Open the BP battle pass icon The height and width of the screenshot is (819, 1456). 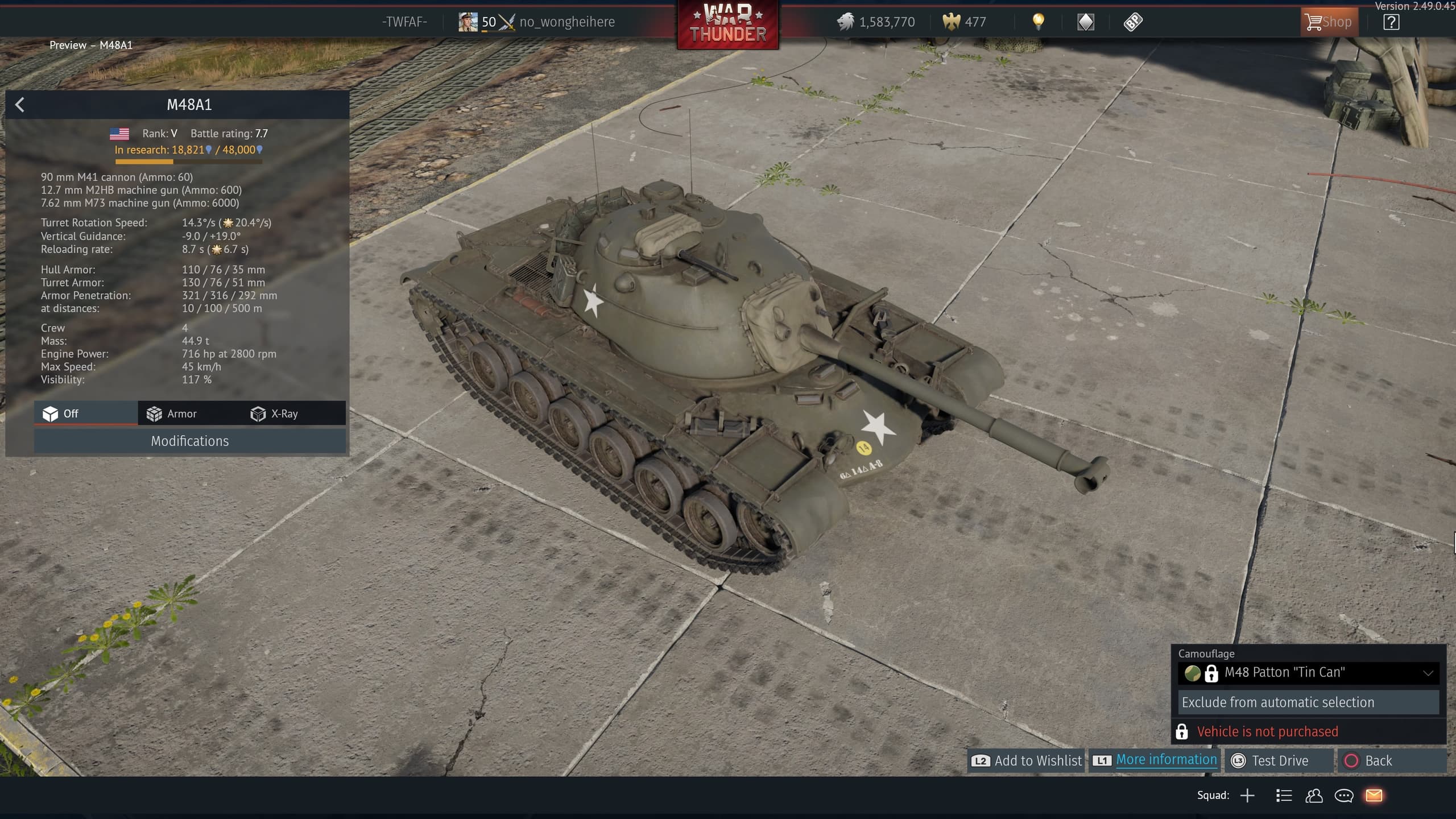click(1132, 22)
